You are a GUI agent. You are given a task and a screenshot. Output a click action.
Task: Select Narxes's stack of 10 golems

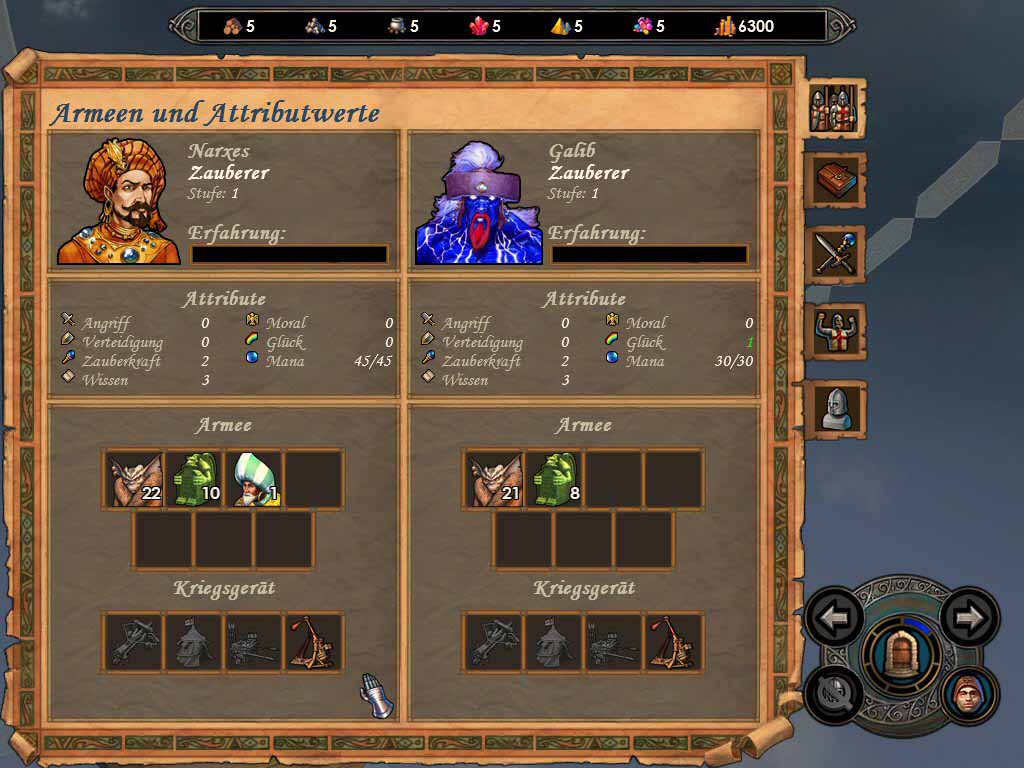tap(194, 480)
